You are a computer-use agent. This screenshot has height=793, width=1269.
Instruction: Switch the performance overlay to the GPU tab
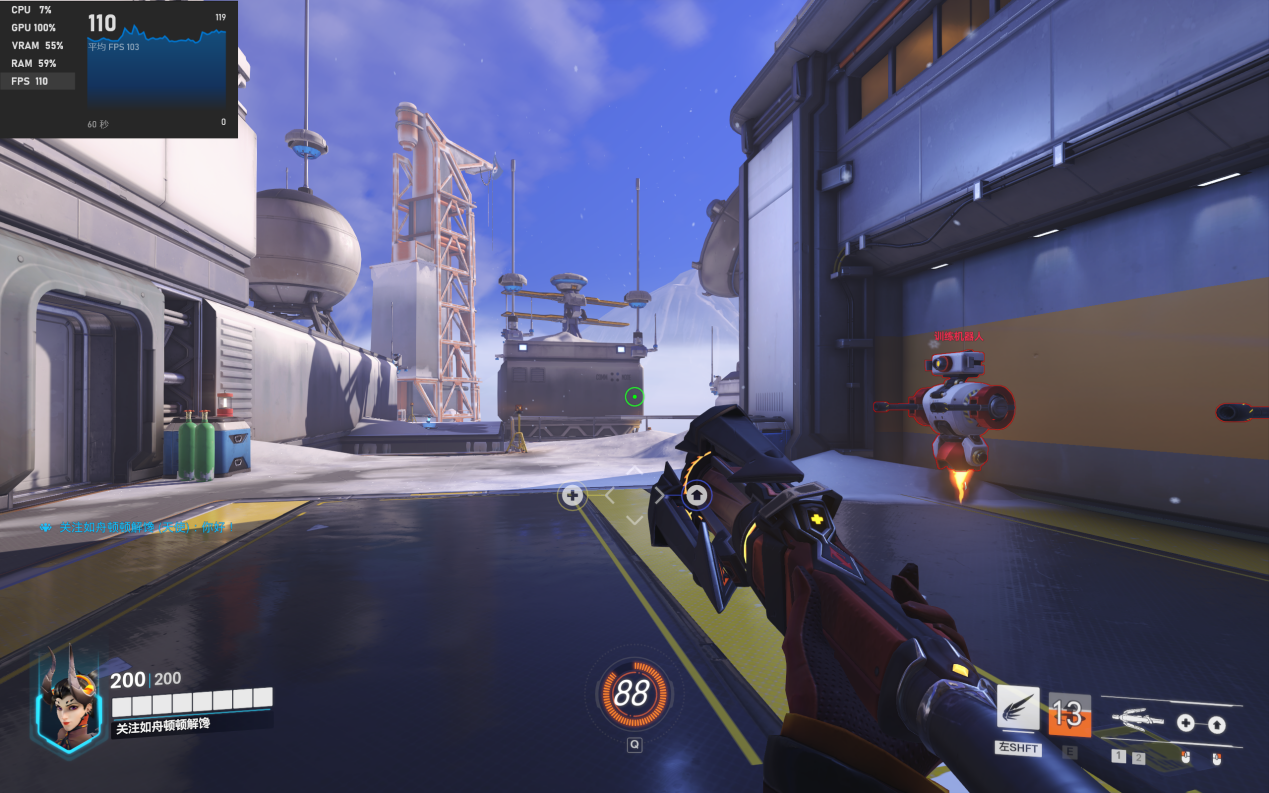click(34, 27)
